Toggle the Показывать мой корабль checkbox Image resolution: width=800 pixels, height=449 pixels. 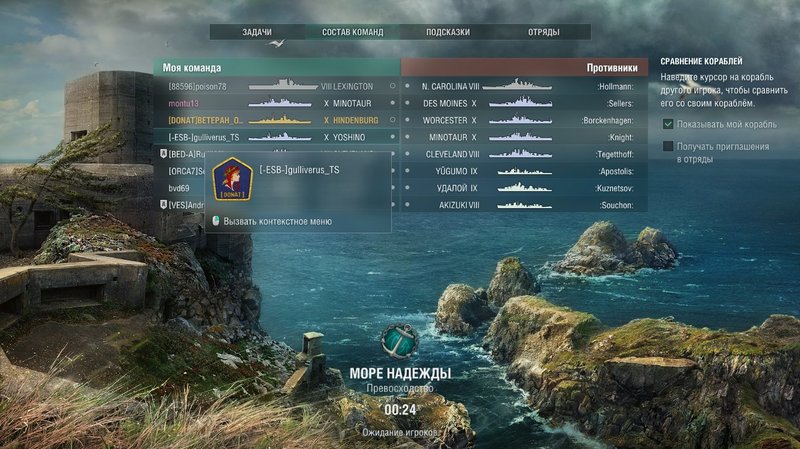coord(668,124)
